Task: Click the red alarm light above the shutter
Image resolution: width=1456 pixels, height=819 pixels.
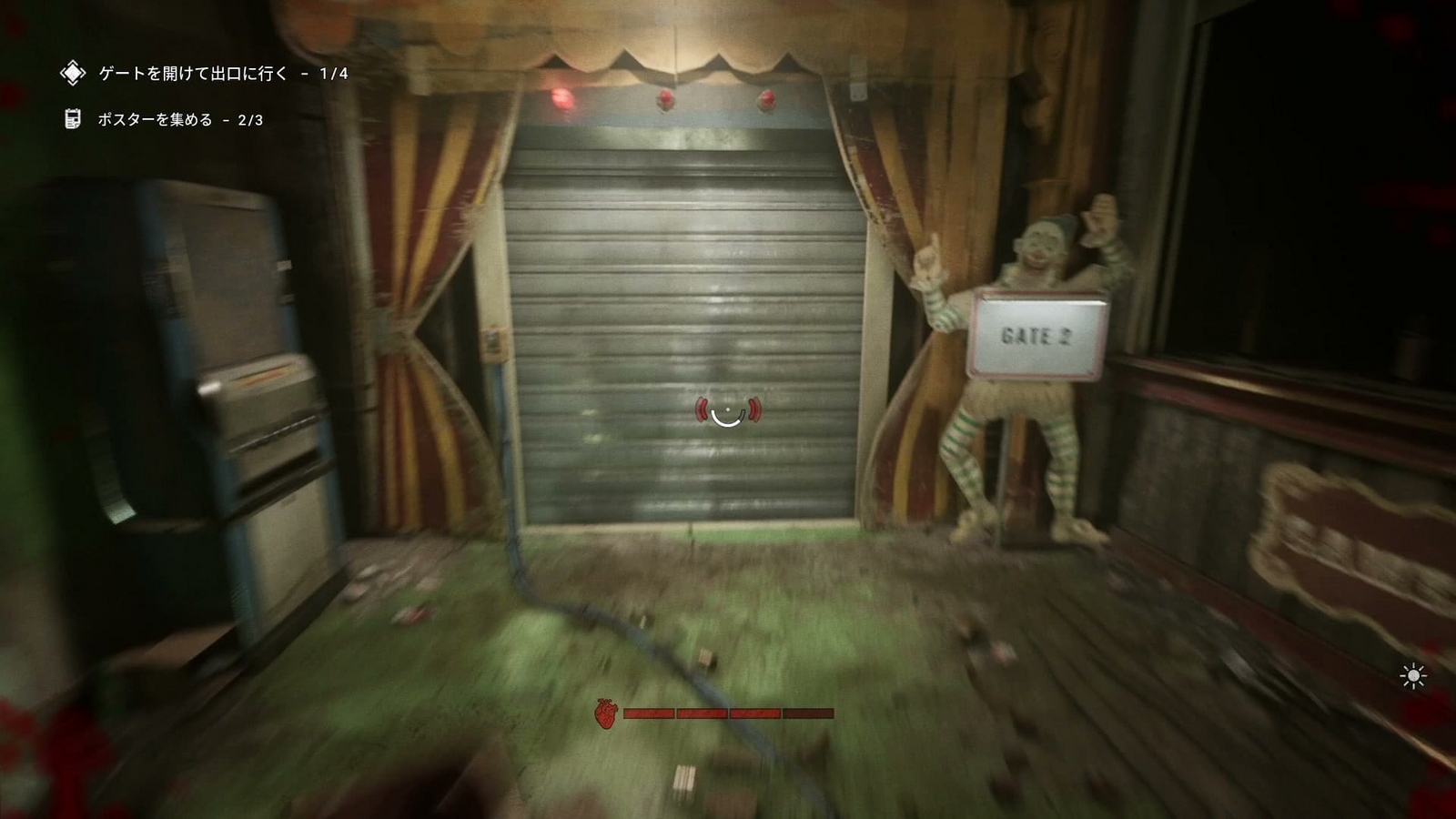Action: coord(564,97)
